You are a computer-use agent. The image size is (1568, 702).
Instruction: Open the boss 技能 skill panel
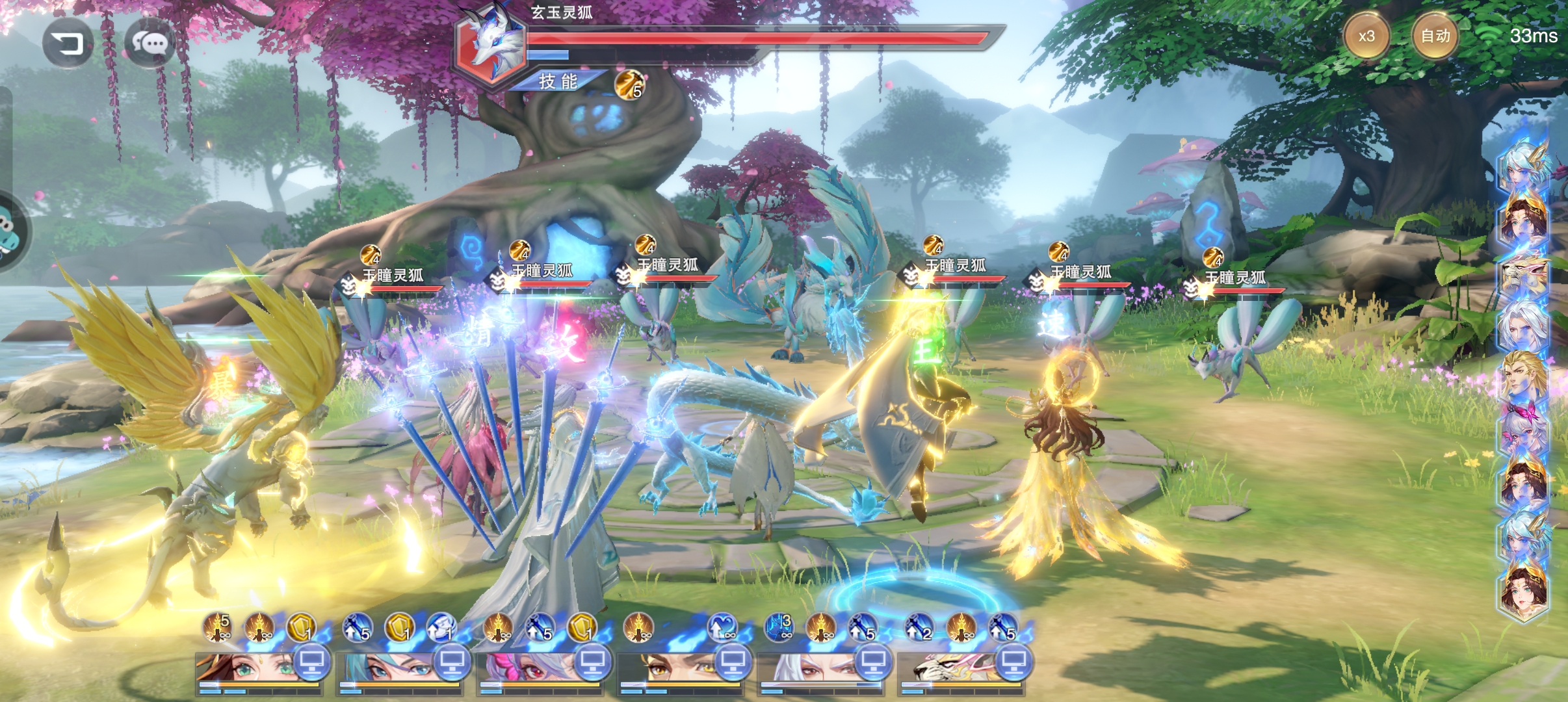558,81
